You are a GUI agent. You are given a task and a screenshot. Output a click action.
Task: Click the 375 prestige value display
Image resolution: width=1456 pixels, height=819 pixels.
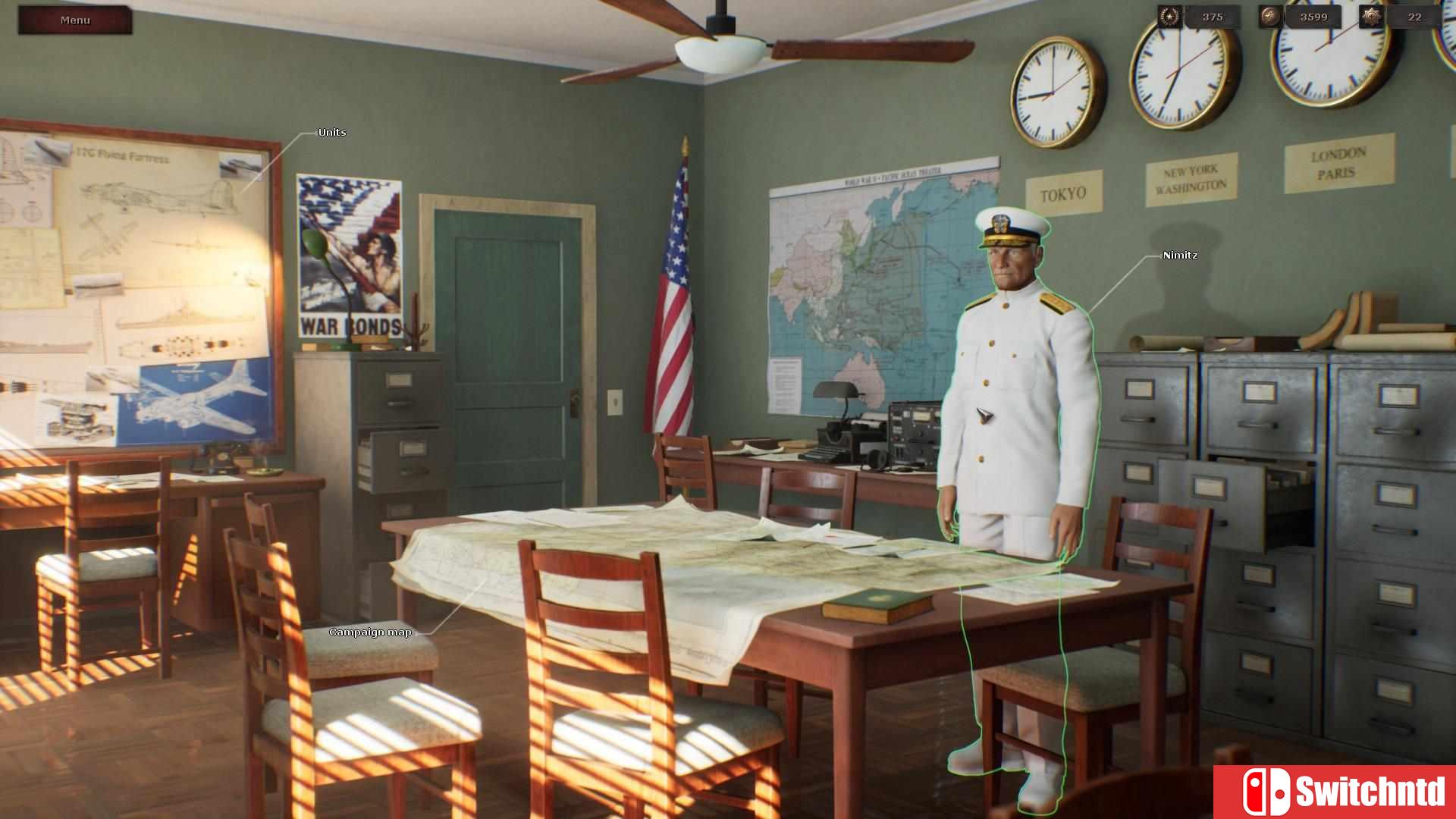pyautogui.click(x=1213, y=16)
